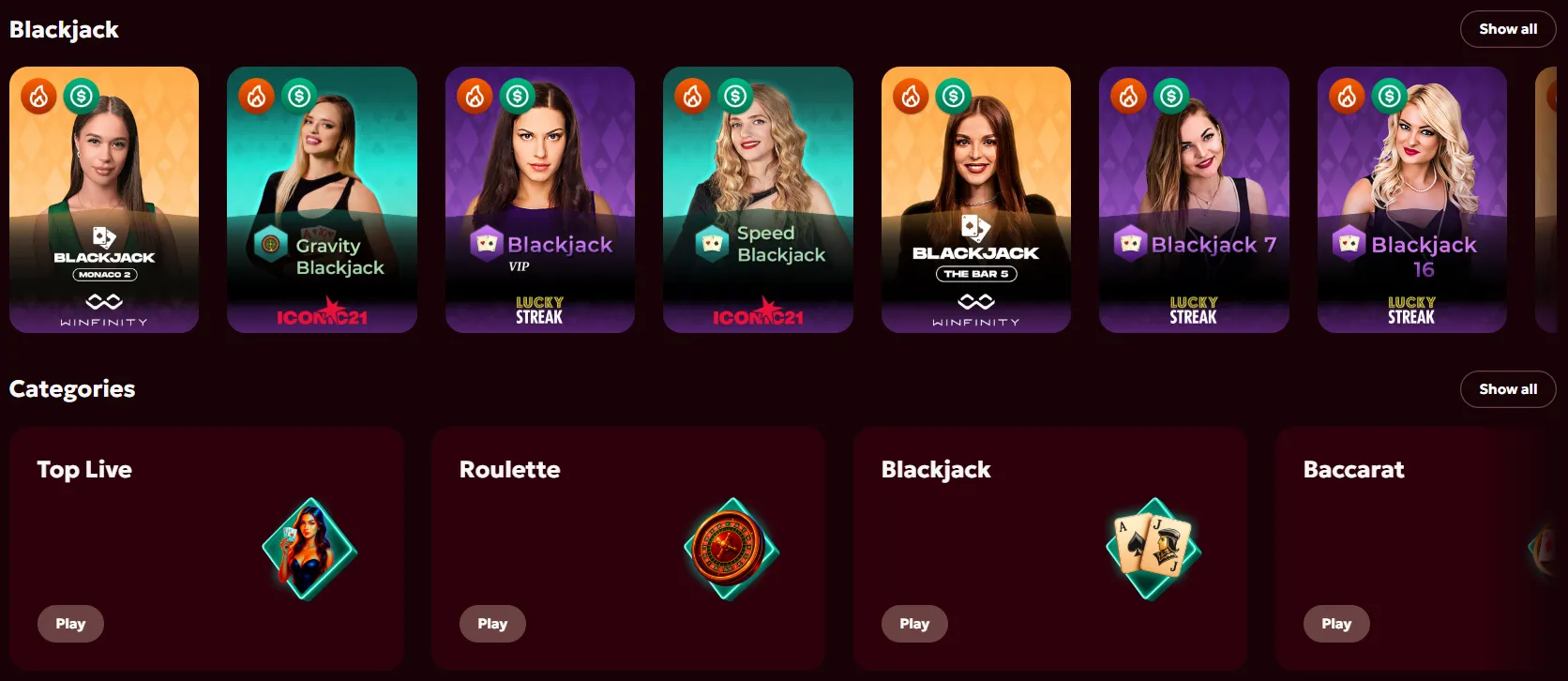This screenshot has width=1568, height=681.
Task: Open the Blackjack Monaco 2 game card
Action: point(103,200)
